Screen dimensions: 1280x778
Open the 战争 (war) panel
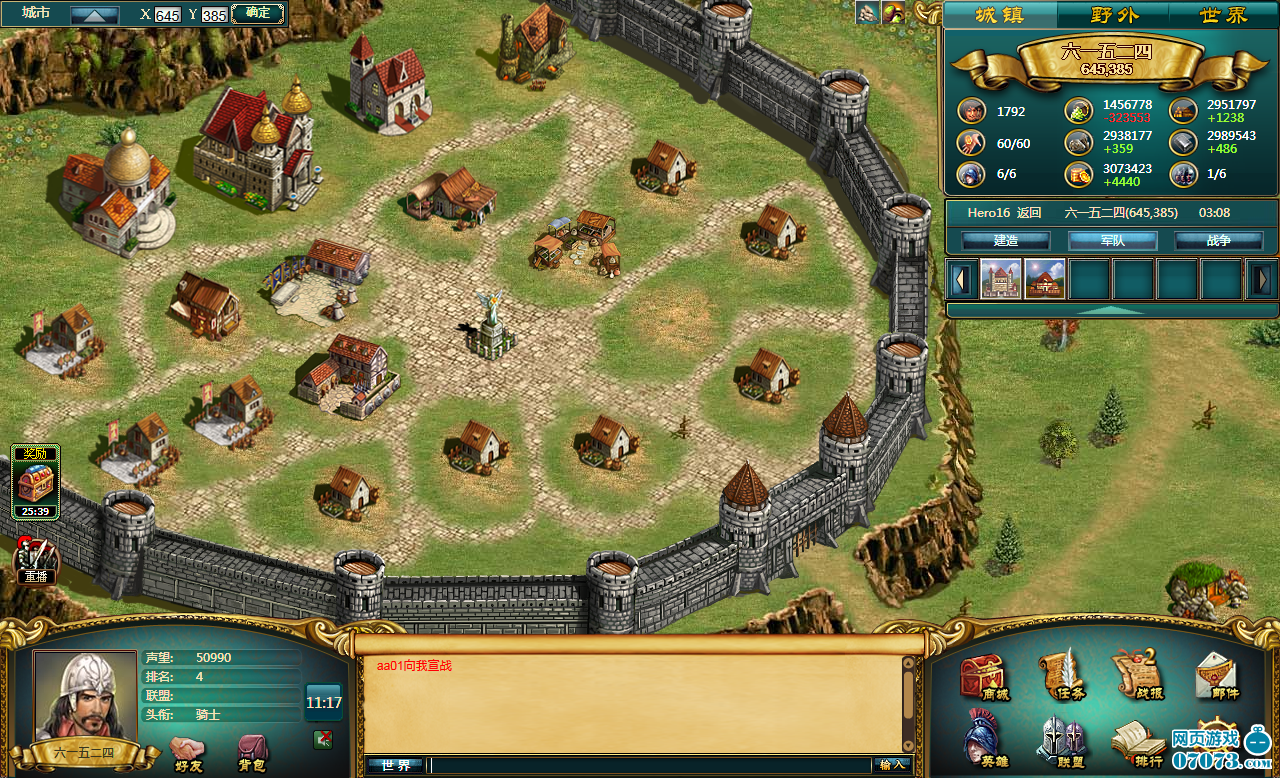pyautogui.click(x=1218, y=241)
